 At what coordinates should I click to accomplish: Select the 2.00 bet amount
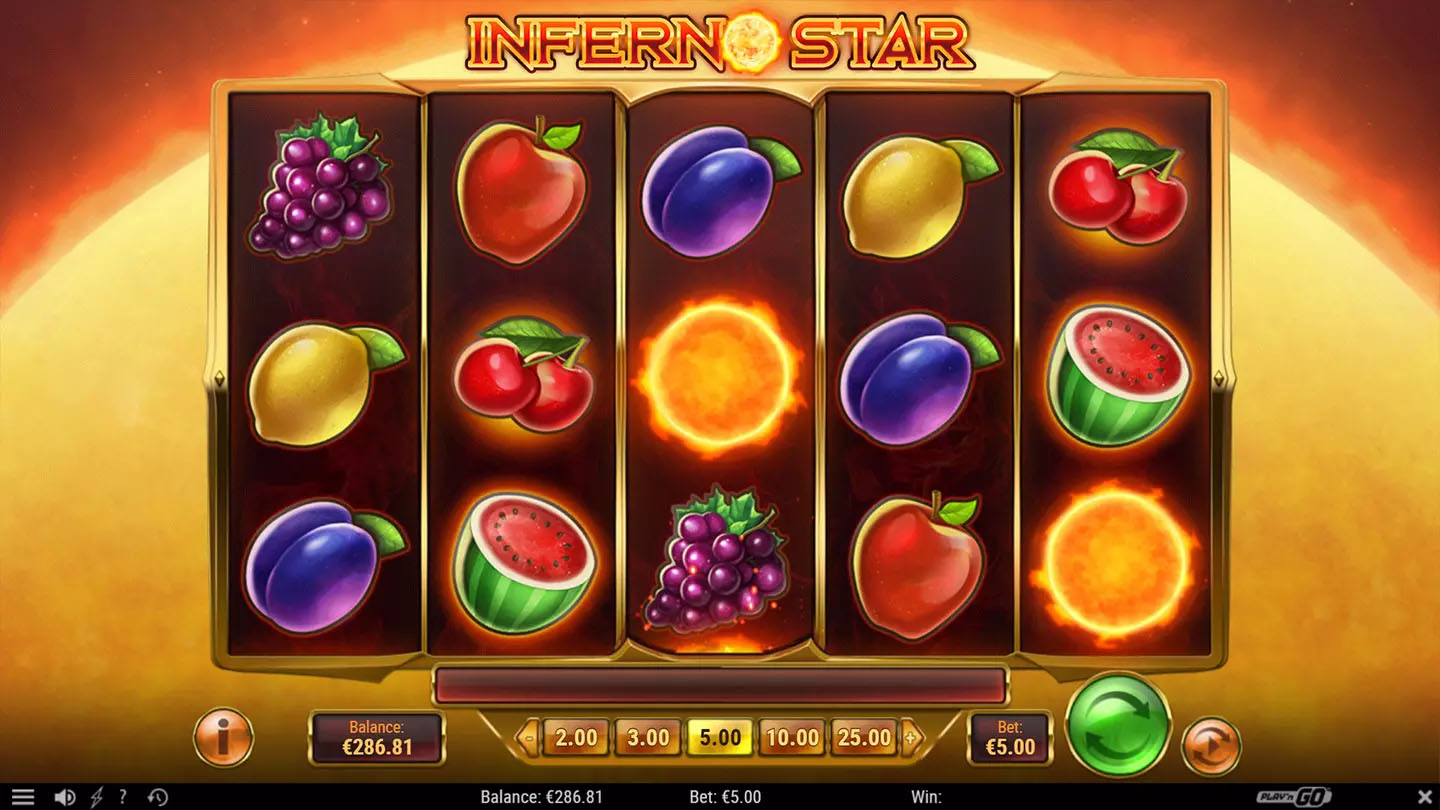click(576, 738)
